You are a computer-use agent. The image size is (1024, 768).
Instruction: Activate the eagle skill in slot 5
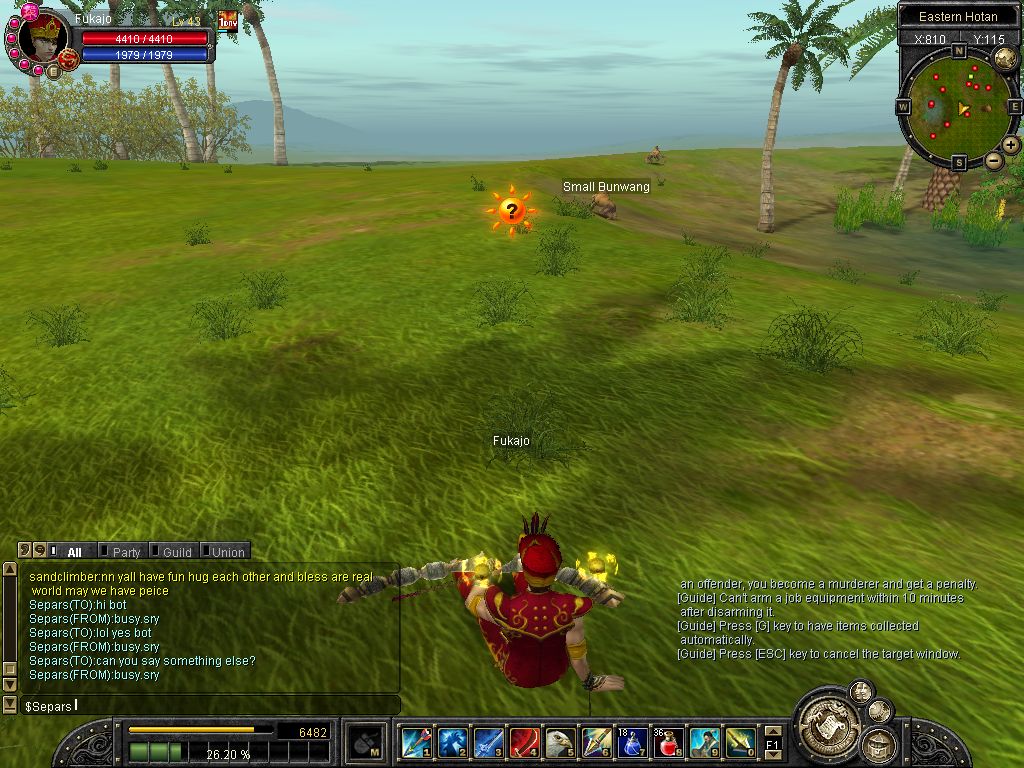[x=560, y=743]
